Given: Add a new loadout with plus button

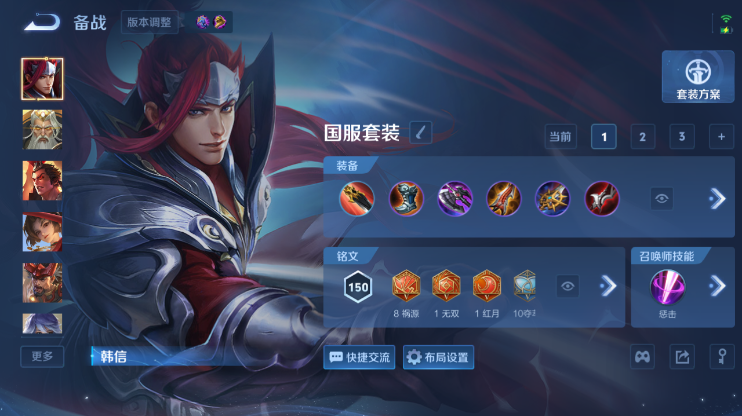Looking at the screenshot, I should coord(720,137).
